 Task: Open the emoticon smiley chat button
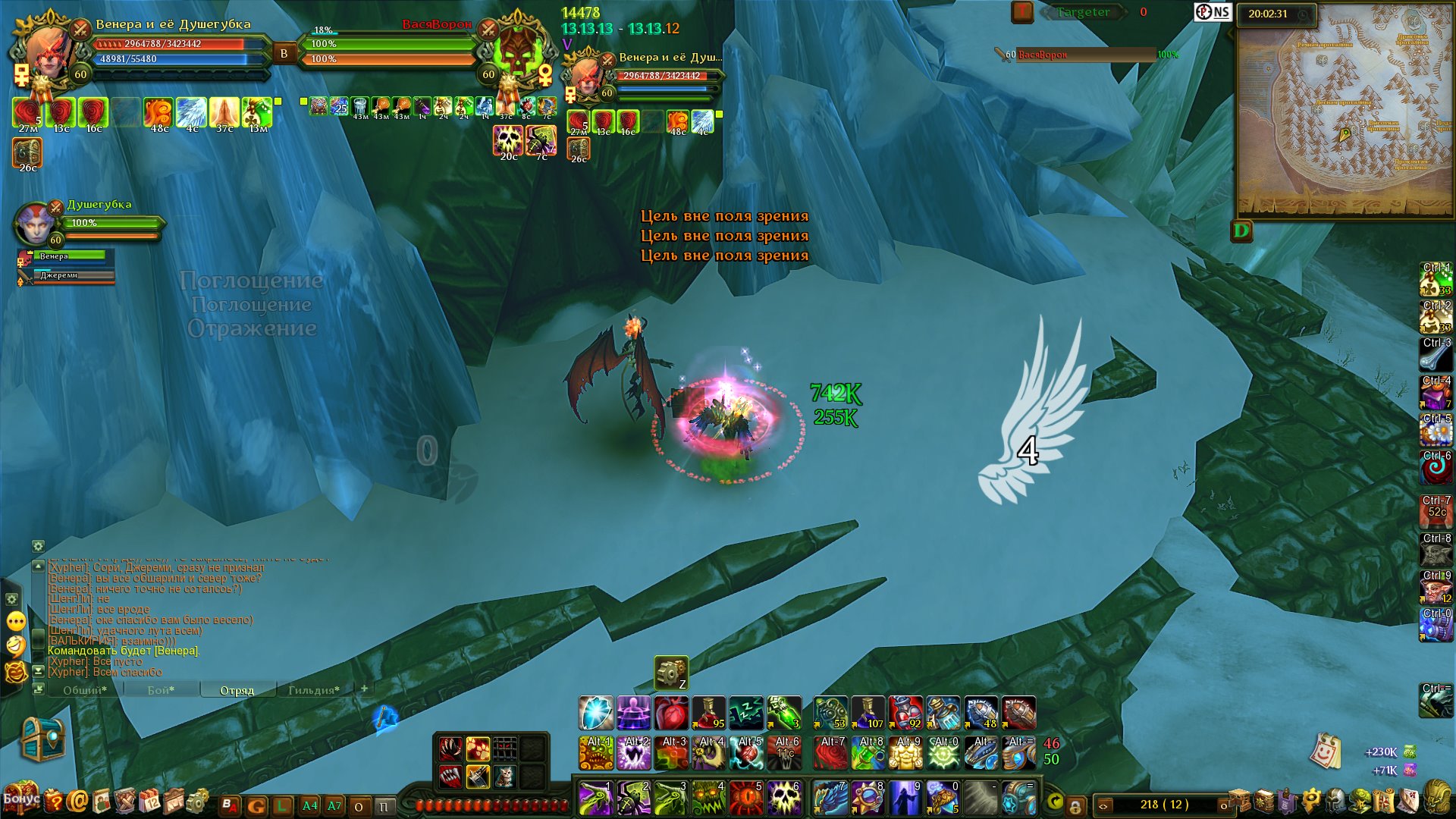point(16,622)
